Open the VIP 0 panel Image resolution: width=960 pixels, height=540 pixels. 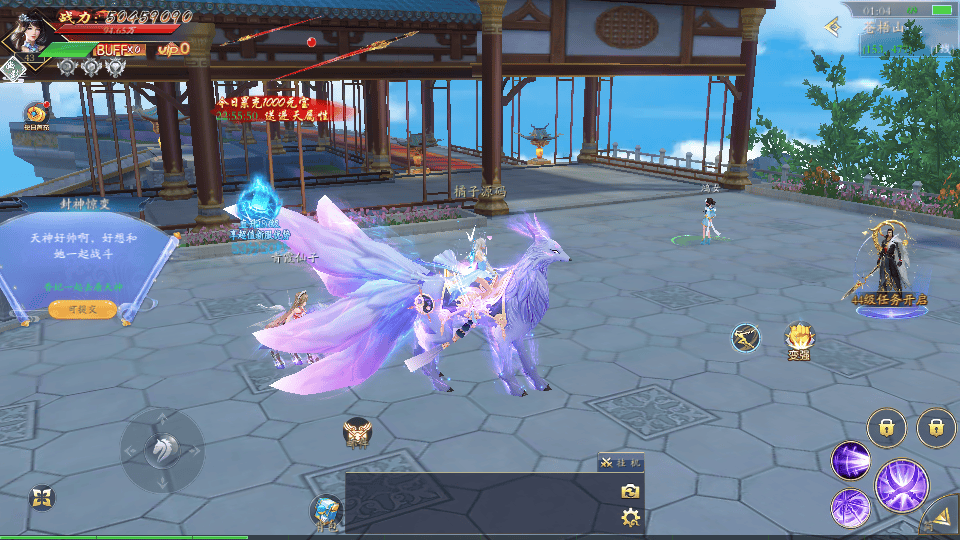[x=173, y=49]
